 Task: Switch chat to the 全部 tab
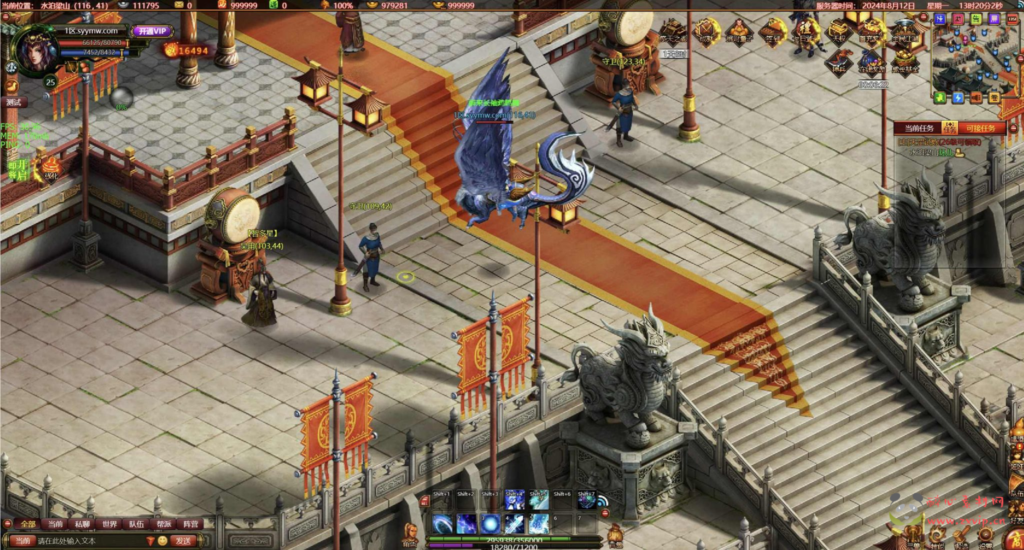pyautogui.click(x=27, y=524)
